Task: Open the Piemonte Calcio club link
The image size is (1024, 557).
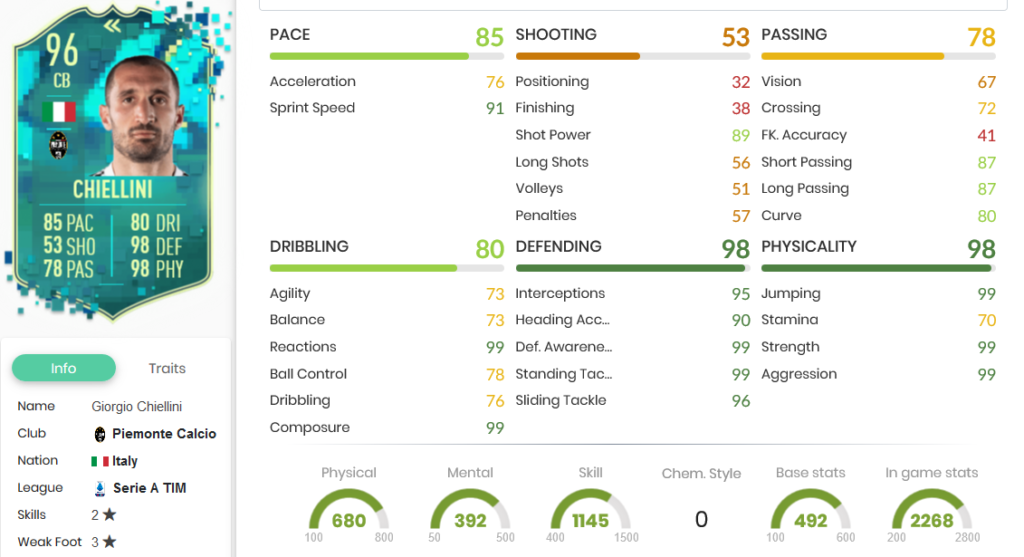Action: [163, 434]
